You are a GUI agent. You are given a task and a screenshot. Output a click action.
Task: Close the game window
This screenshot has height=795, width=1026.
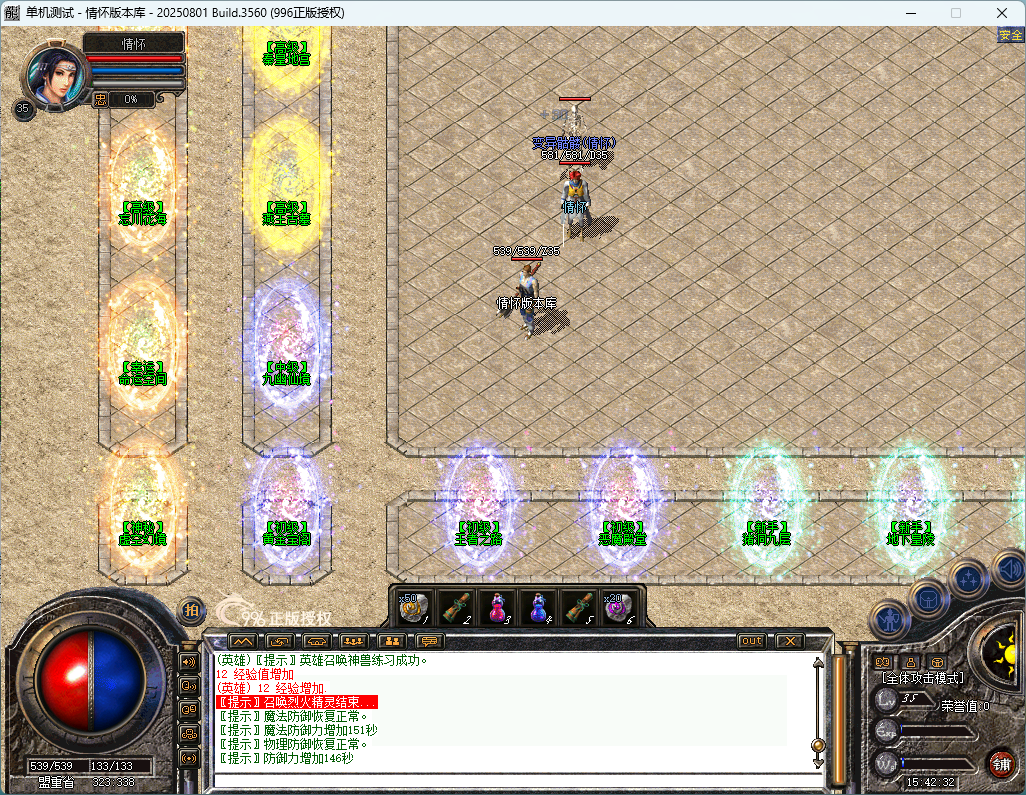[1002, 13]
